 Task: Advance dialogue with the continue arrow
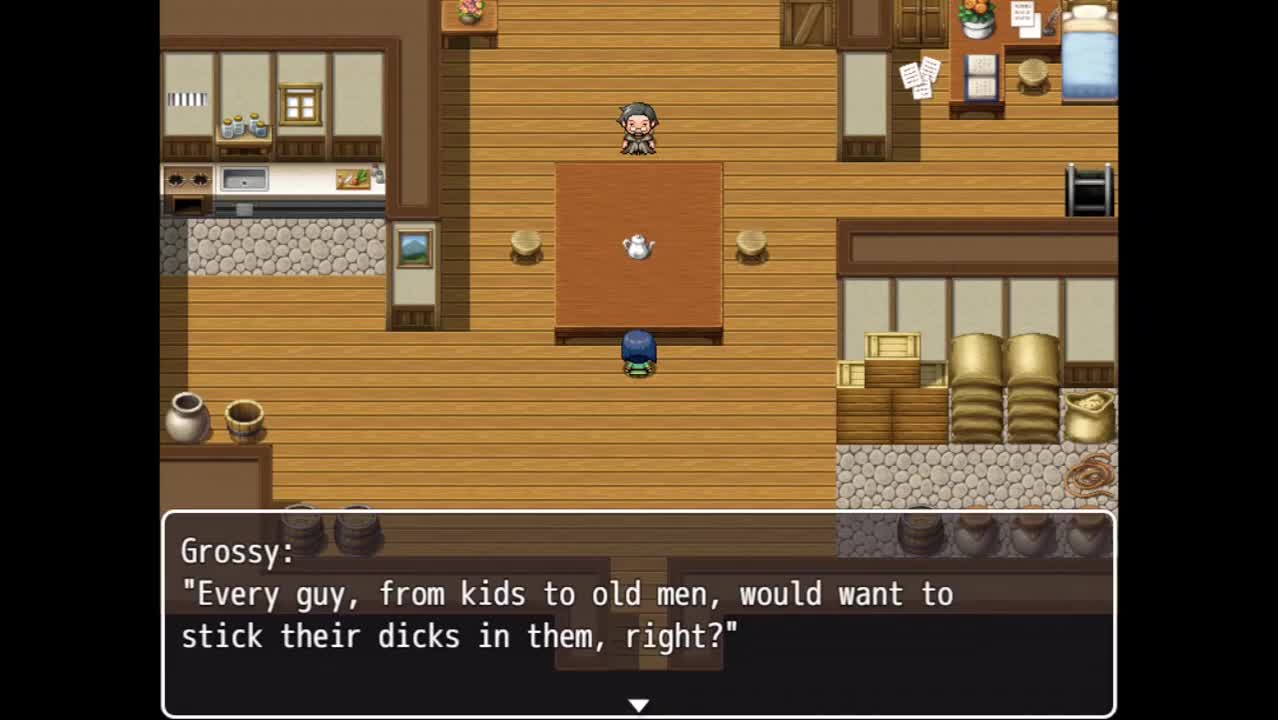(x=638, y=705)
